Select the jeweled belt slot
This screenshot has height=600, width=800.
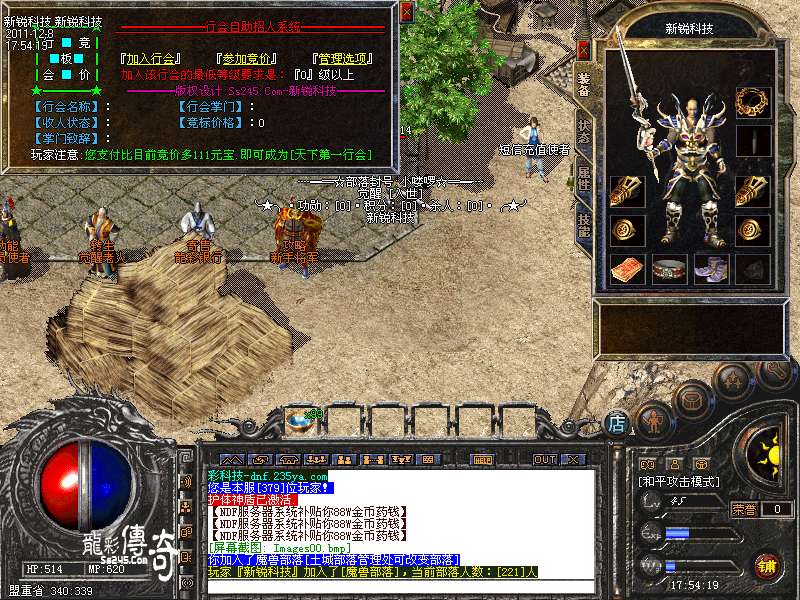pos(669,269)
